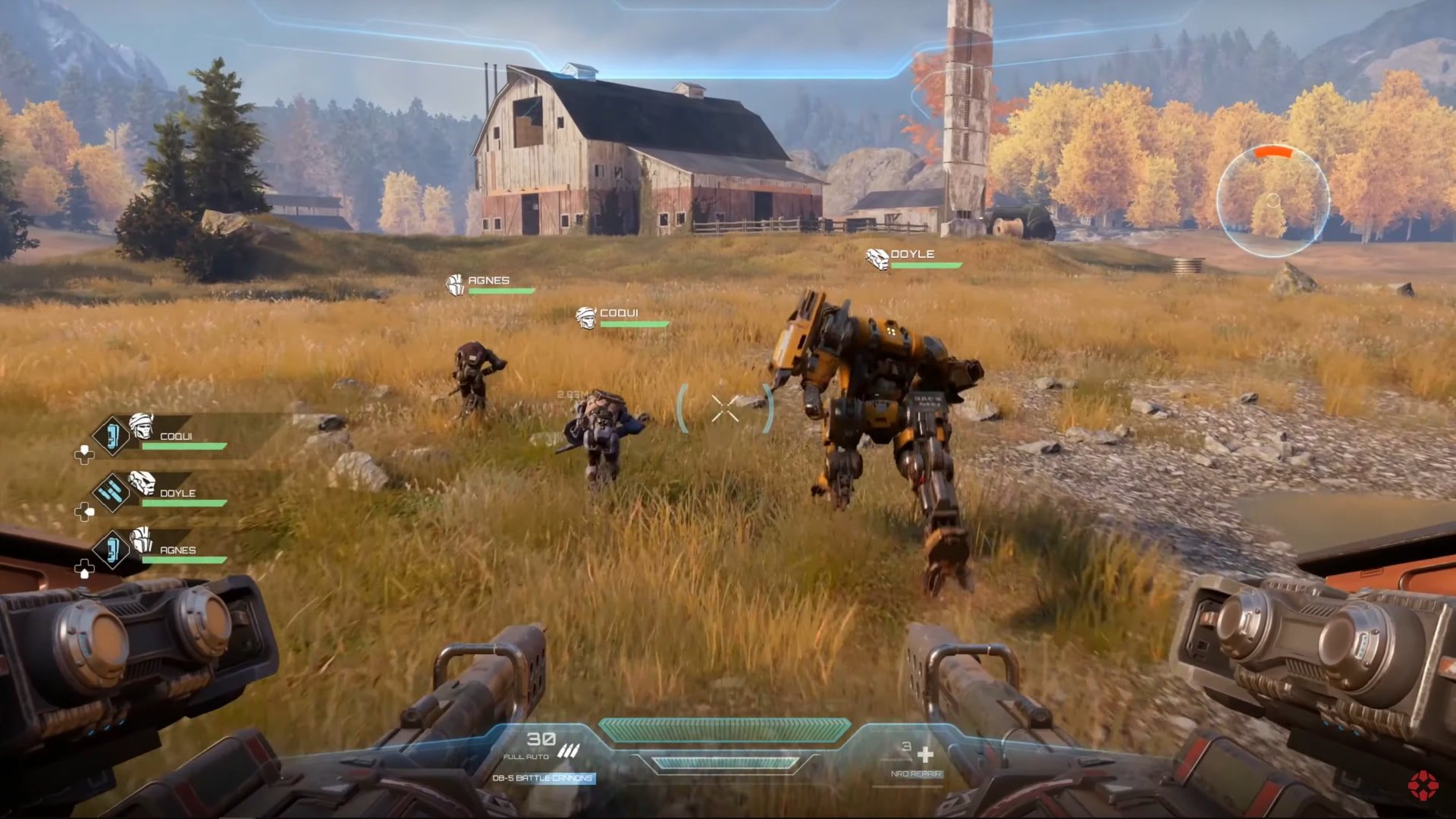Select Doyle in the squad list
This screenshot has width=1456, height=819.
tap(177, 493)
